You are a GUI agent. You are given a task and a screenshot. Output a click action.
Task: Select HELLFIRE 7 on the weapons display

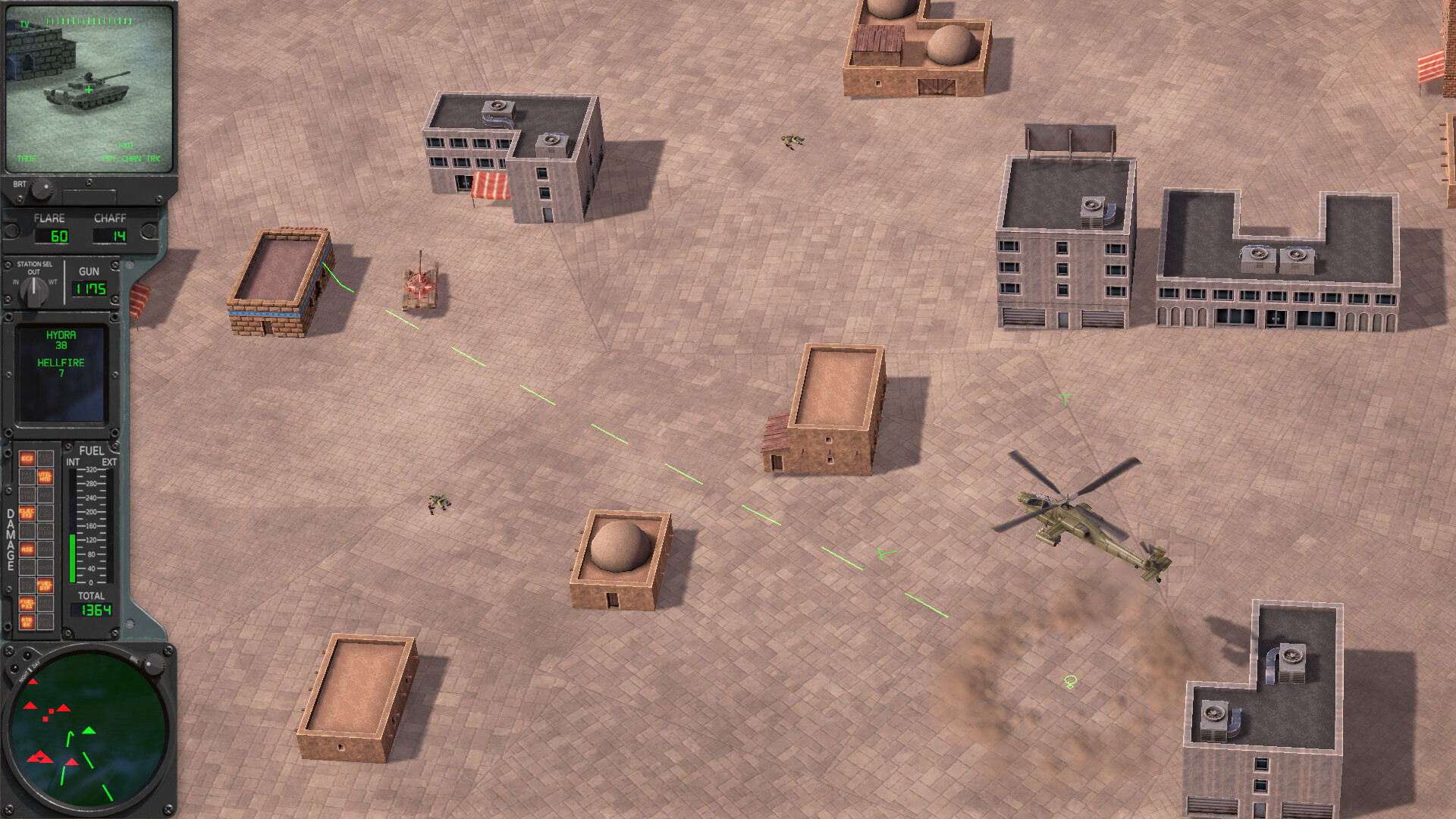62,368
